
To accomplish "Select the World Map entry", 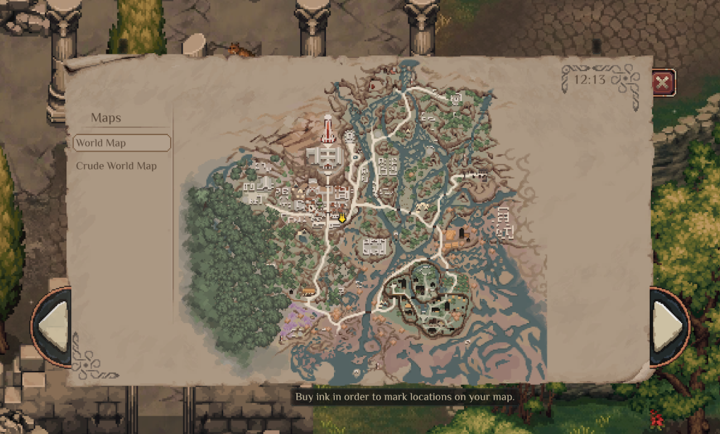I will coord(121,143).
